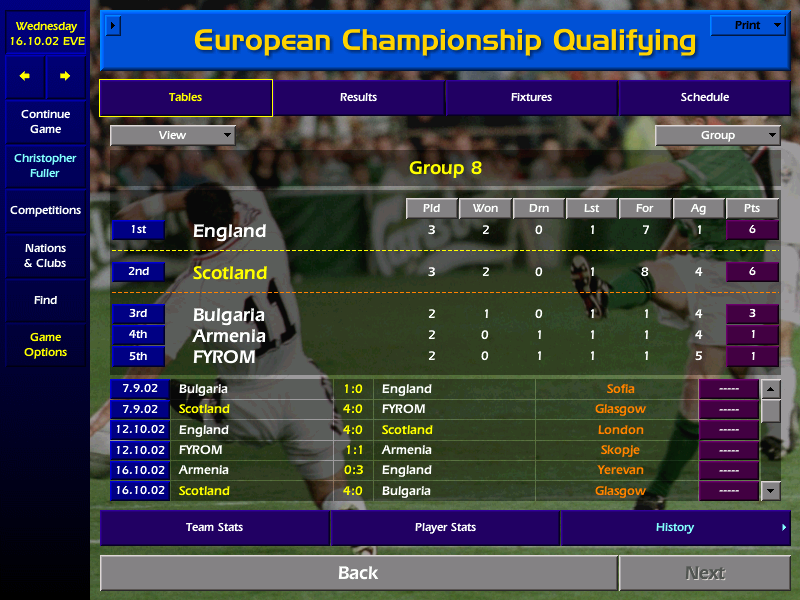Go forward with right yellow arrow

pos(65,76)
